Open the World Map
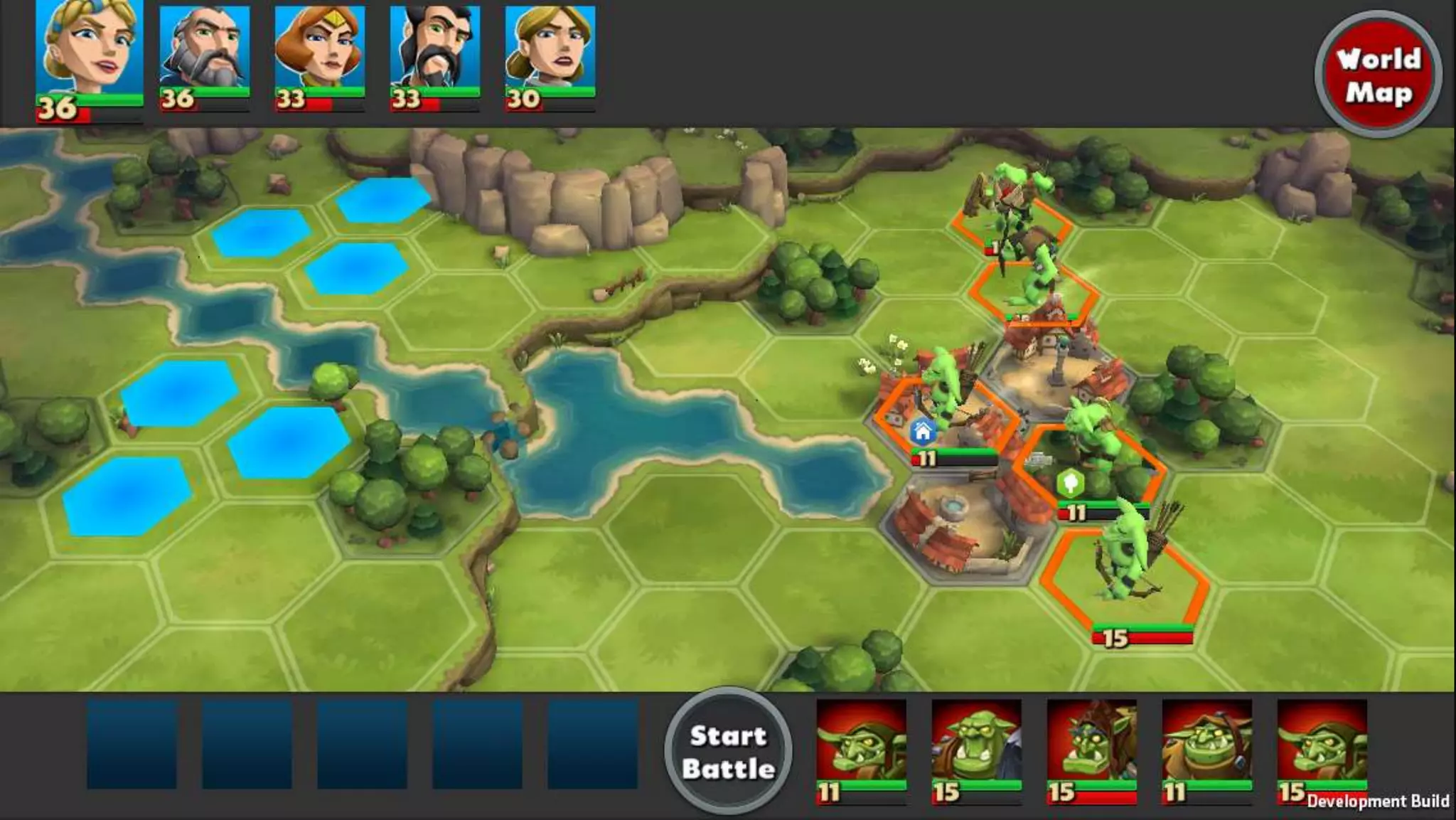 [x=1378, y=75]
